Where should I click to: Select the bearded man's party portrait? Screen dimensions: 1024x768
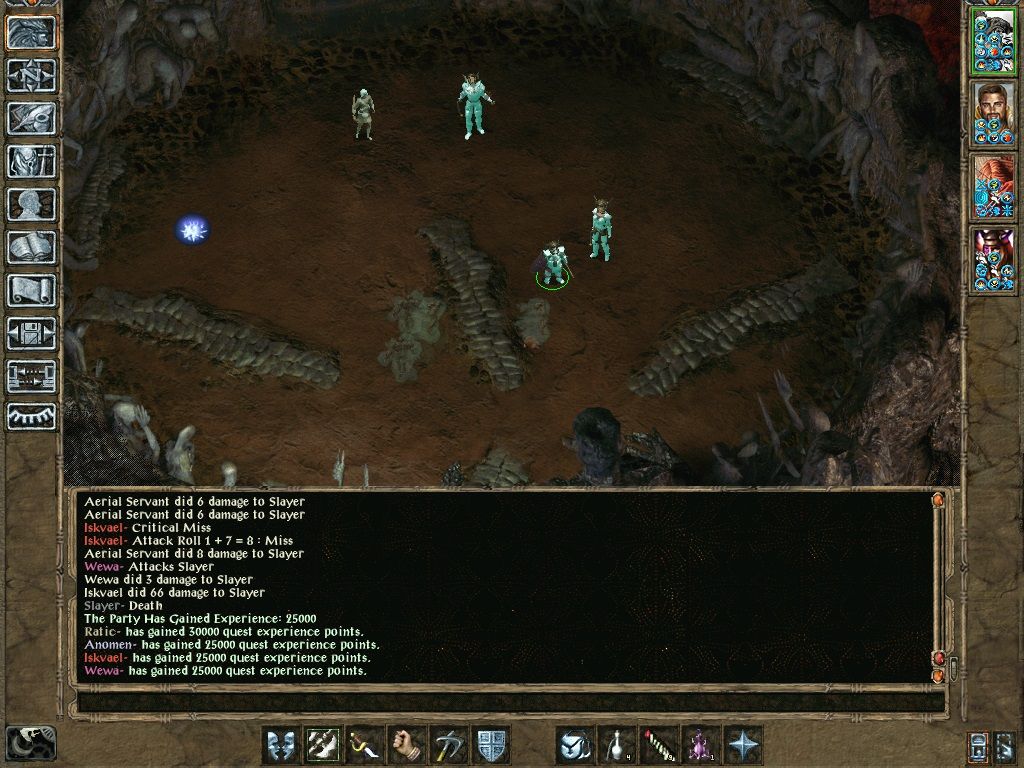(994, 115)
